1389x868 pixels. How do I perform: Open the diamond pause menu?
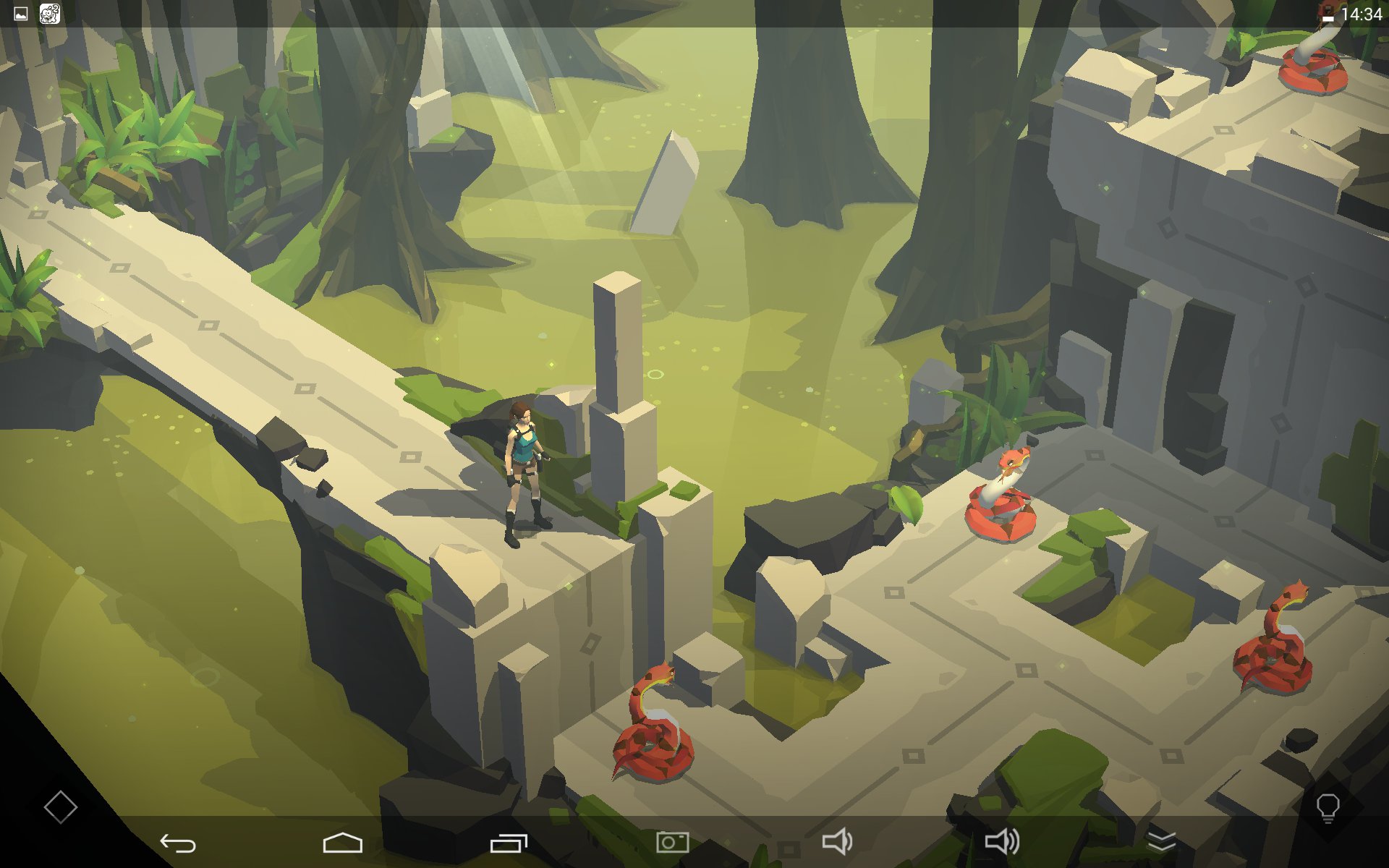point(60,807)
